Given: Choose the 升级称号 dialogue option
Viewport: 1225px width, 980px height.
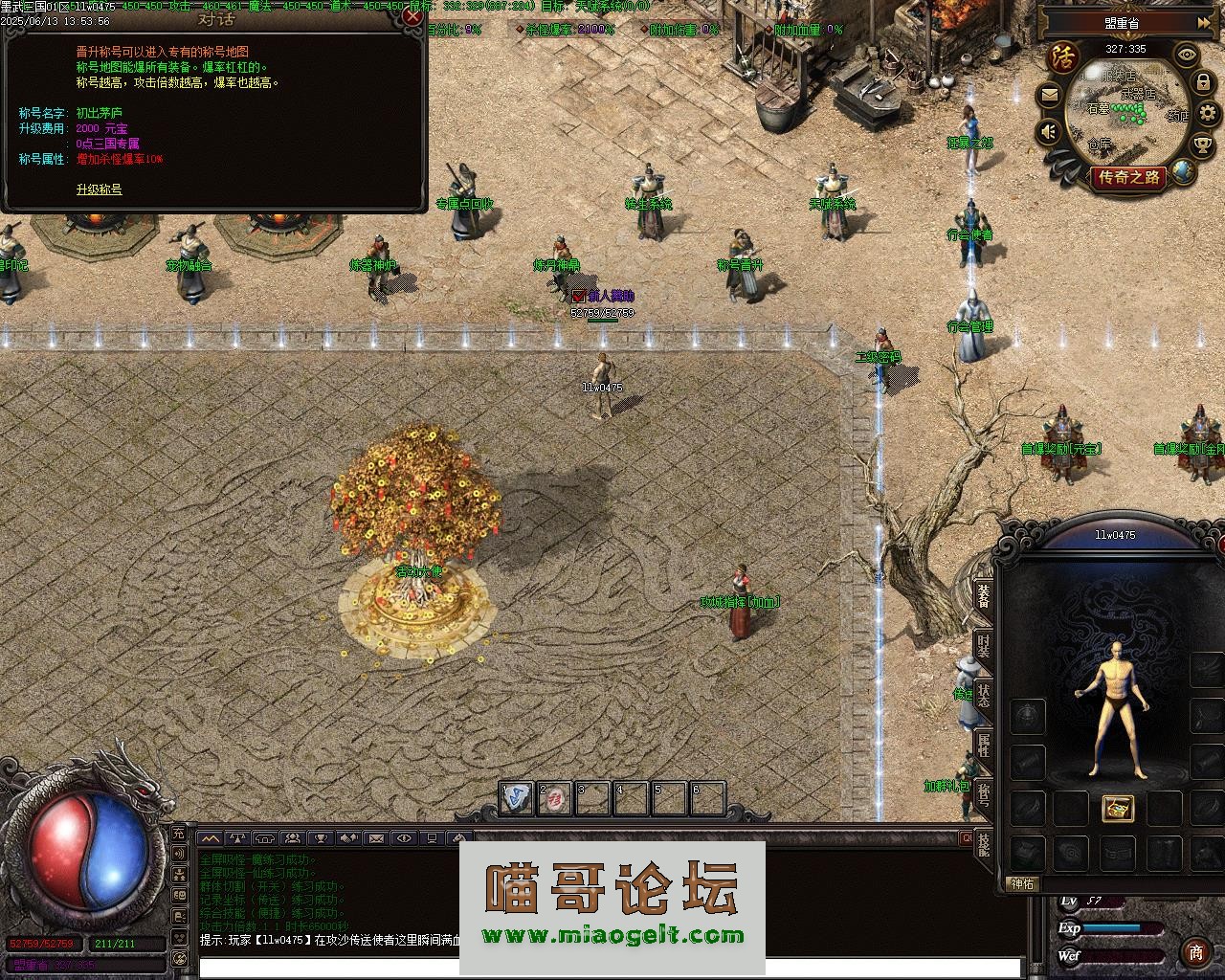Looking at the screenshot, I should click(x=100, y=189).
